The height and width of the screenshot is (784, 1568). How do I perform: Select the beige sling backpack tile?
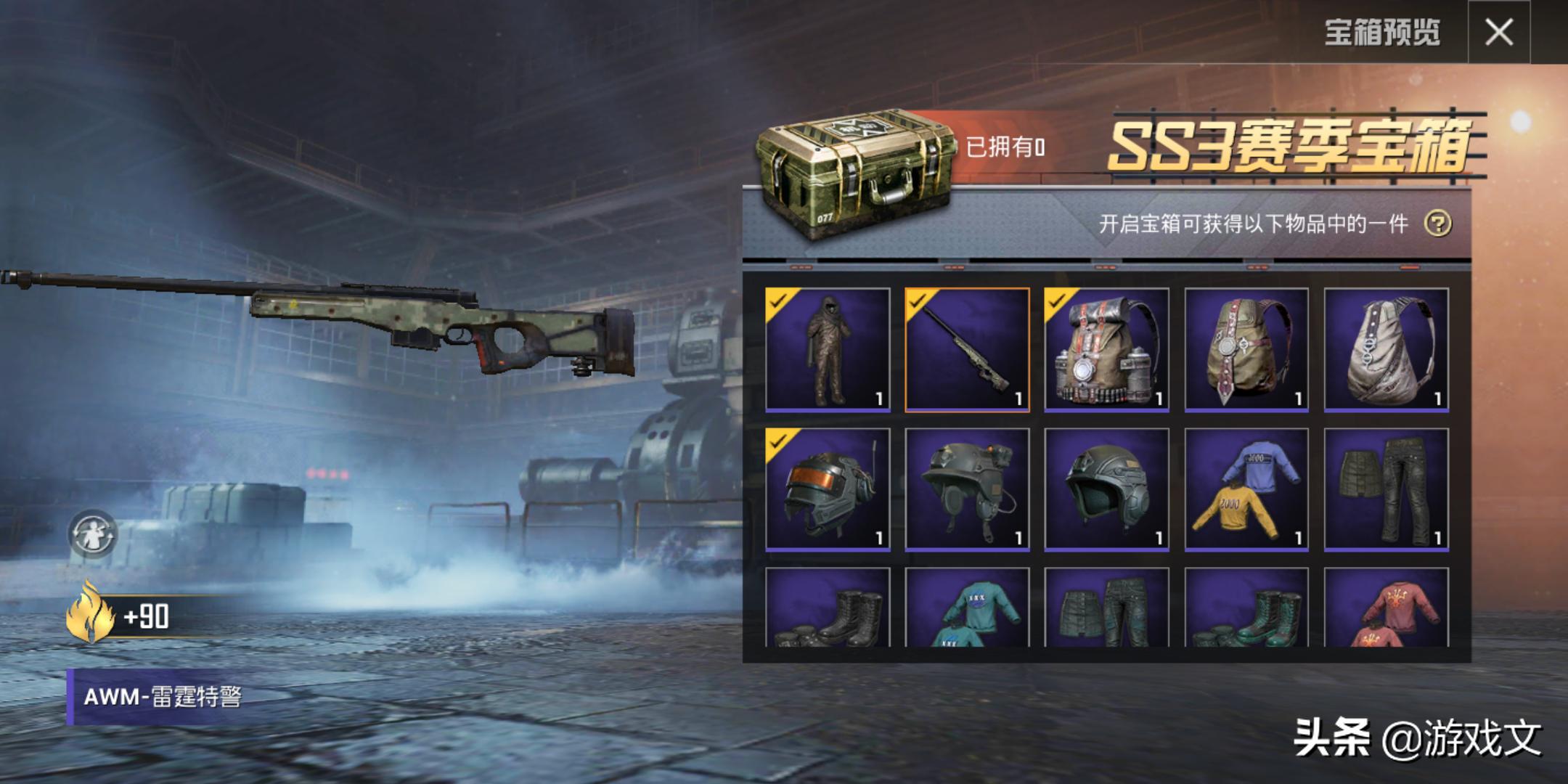[x=1386, y=349]
